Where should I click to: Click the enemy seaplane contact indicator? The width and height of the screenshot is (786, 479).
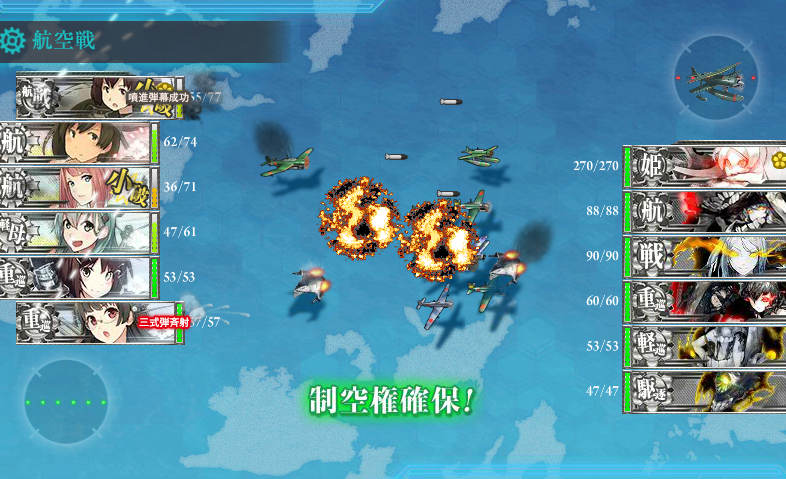tap(716, 78)
